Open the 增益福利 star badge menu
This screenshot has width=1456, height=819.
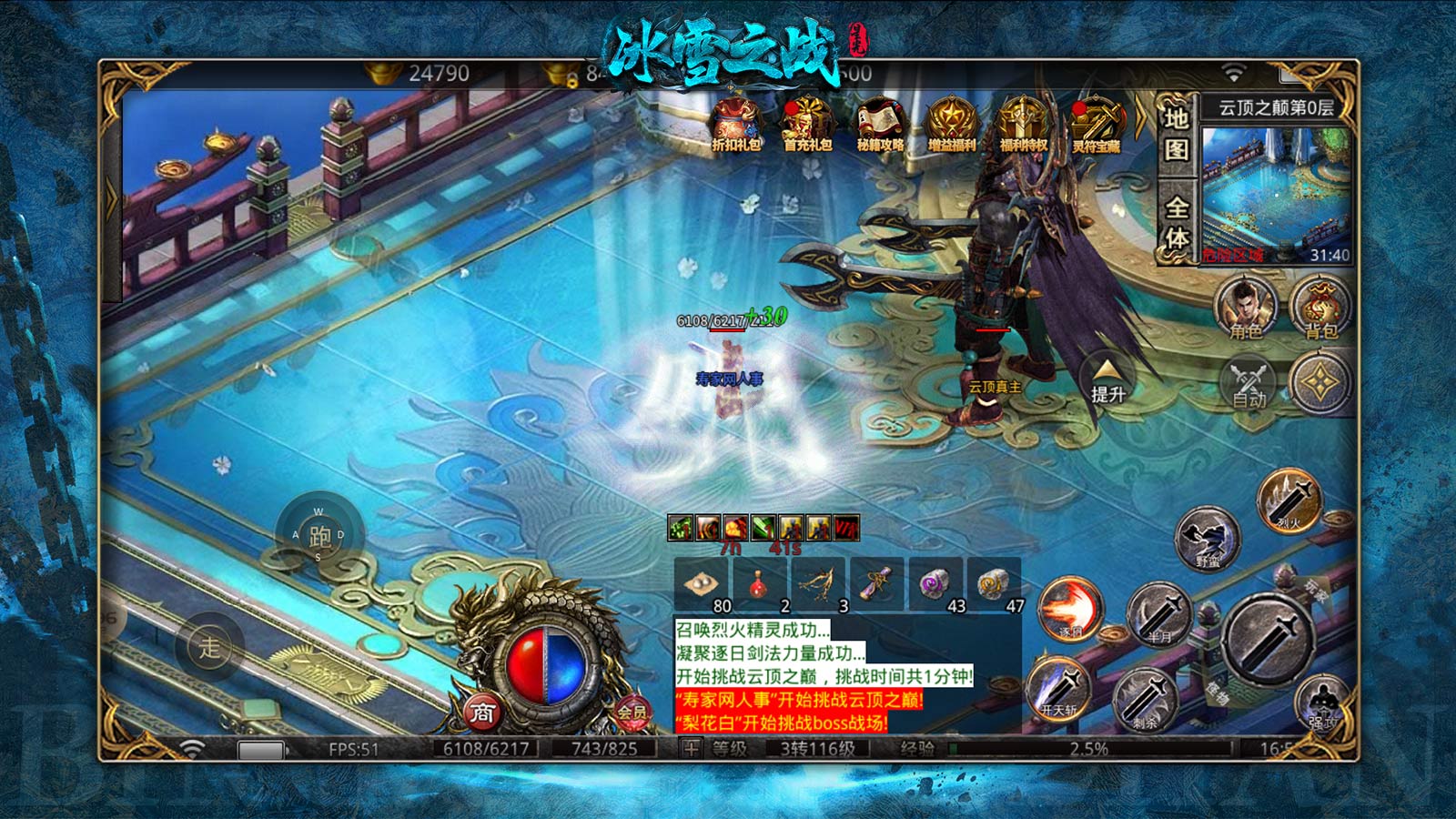(x=951, y=125)
